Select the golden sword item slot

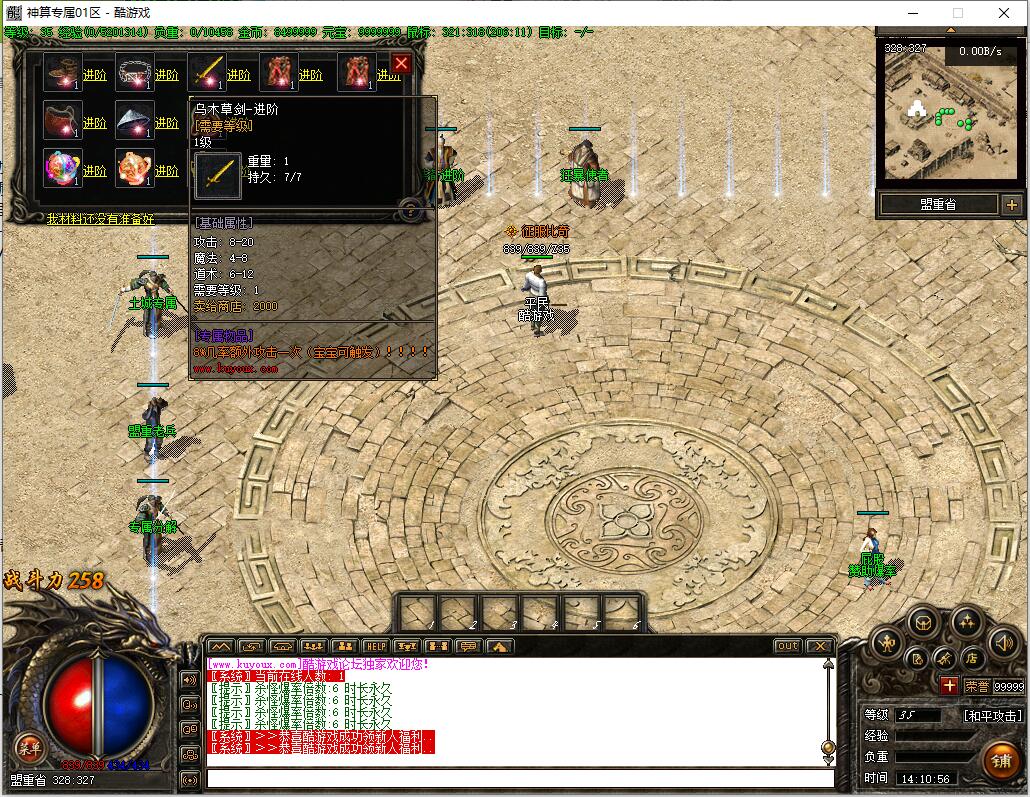pos(206,73)
